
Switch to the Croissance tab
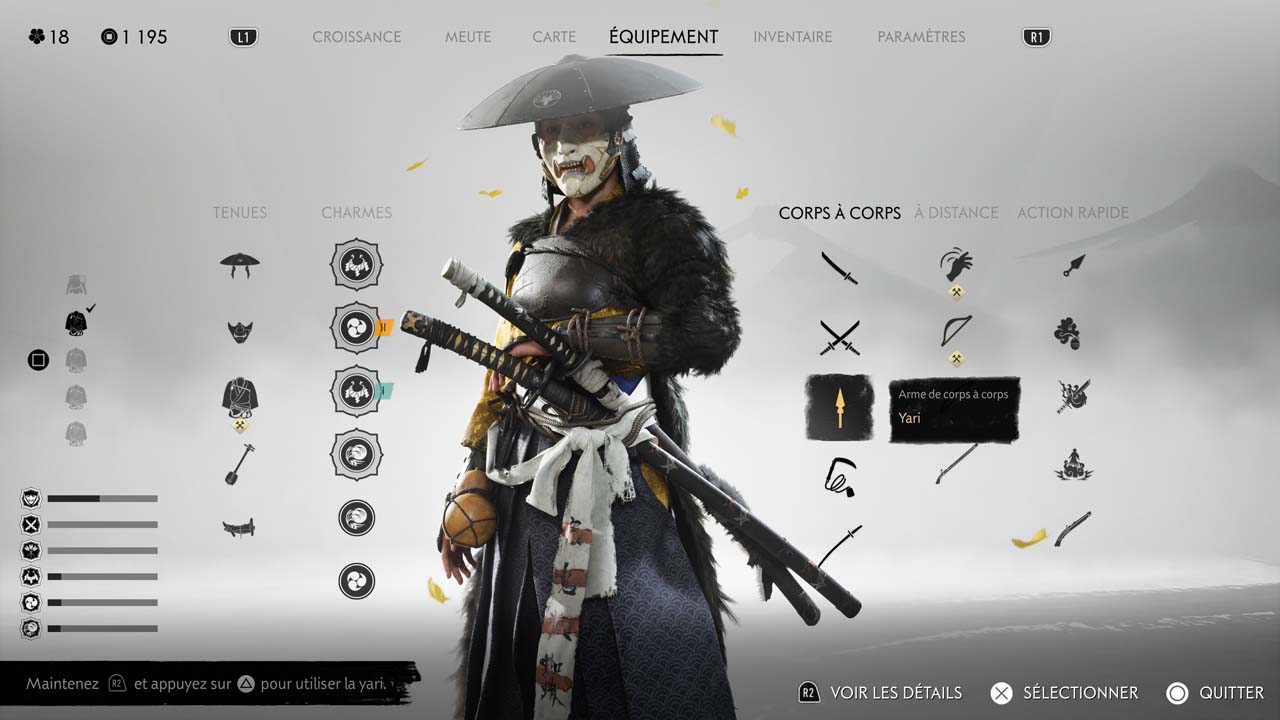tap(356, 37)
